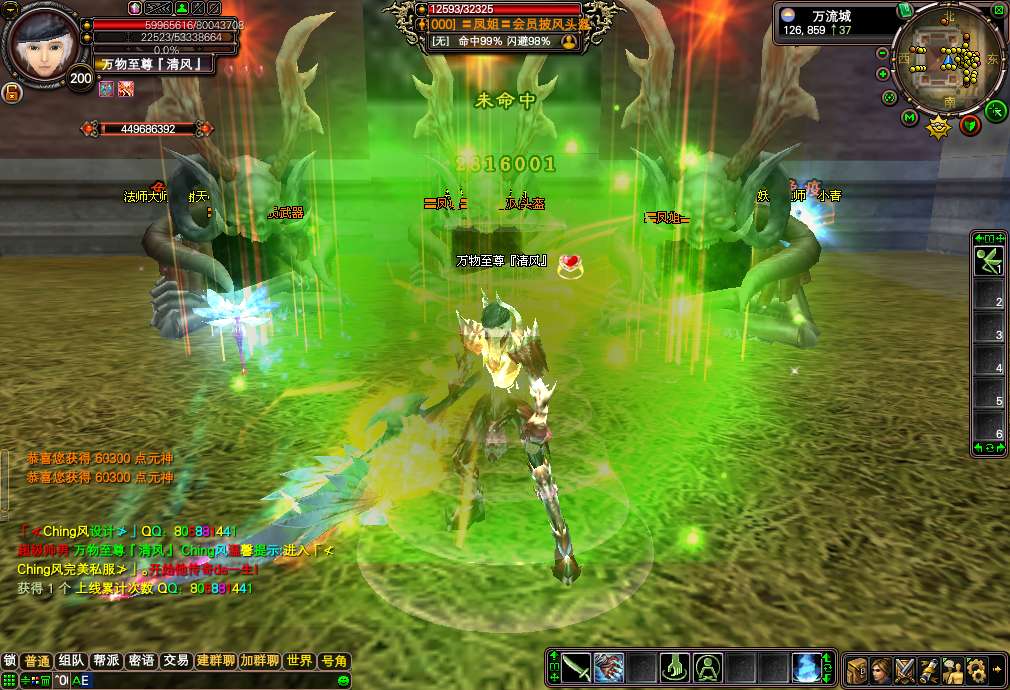This screenshot has width=1010, height=690.
Task: Zoom out the minimap with minus button
Action: click(883, 53)
